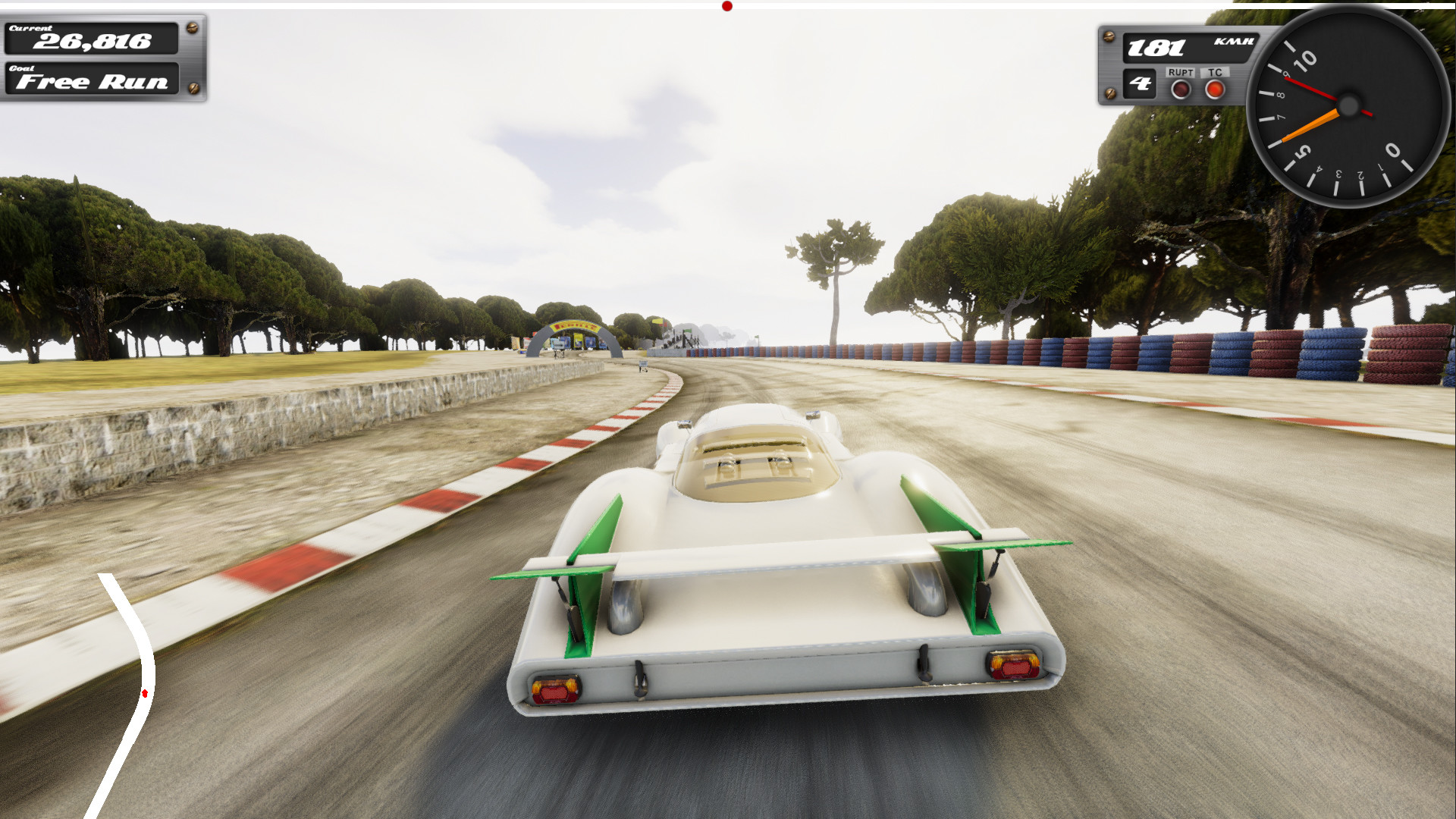
Task: Toggle the RUPT rev limiter lamp
Action: [x=1181, y=91]
